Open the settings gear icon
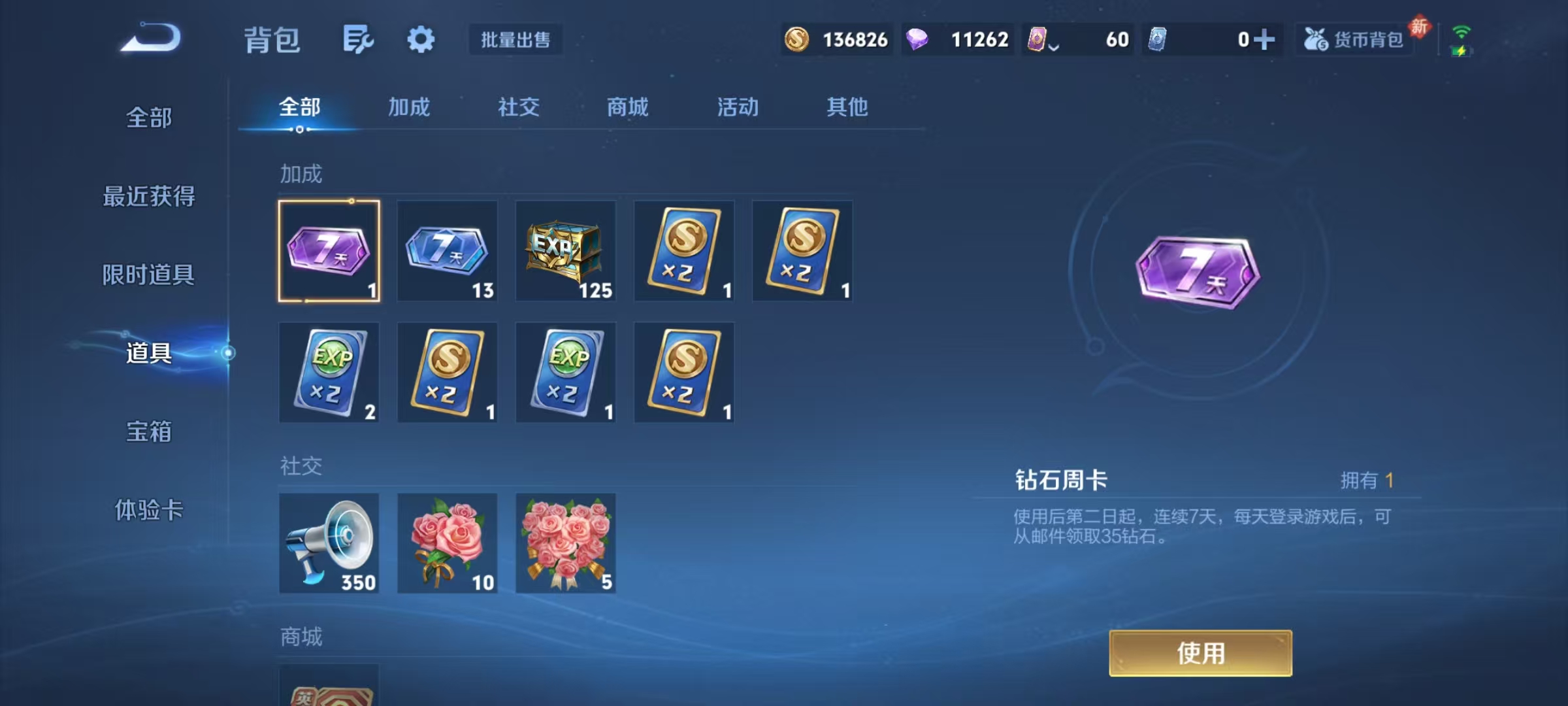This screenshot has width=1568, height=706. pyautogui.click(x=420, y=39)
